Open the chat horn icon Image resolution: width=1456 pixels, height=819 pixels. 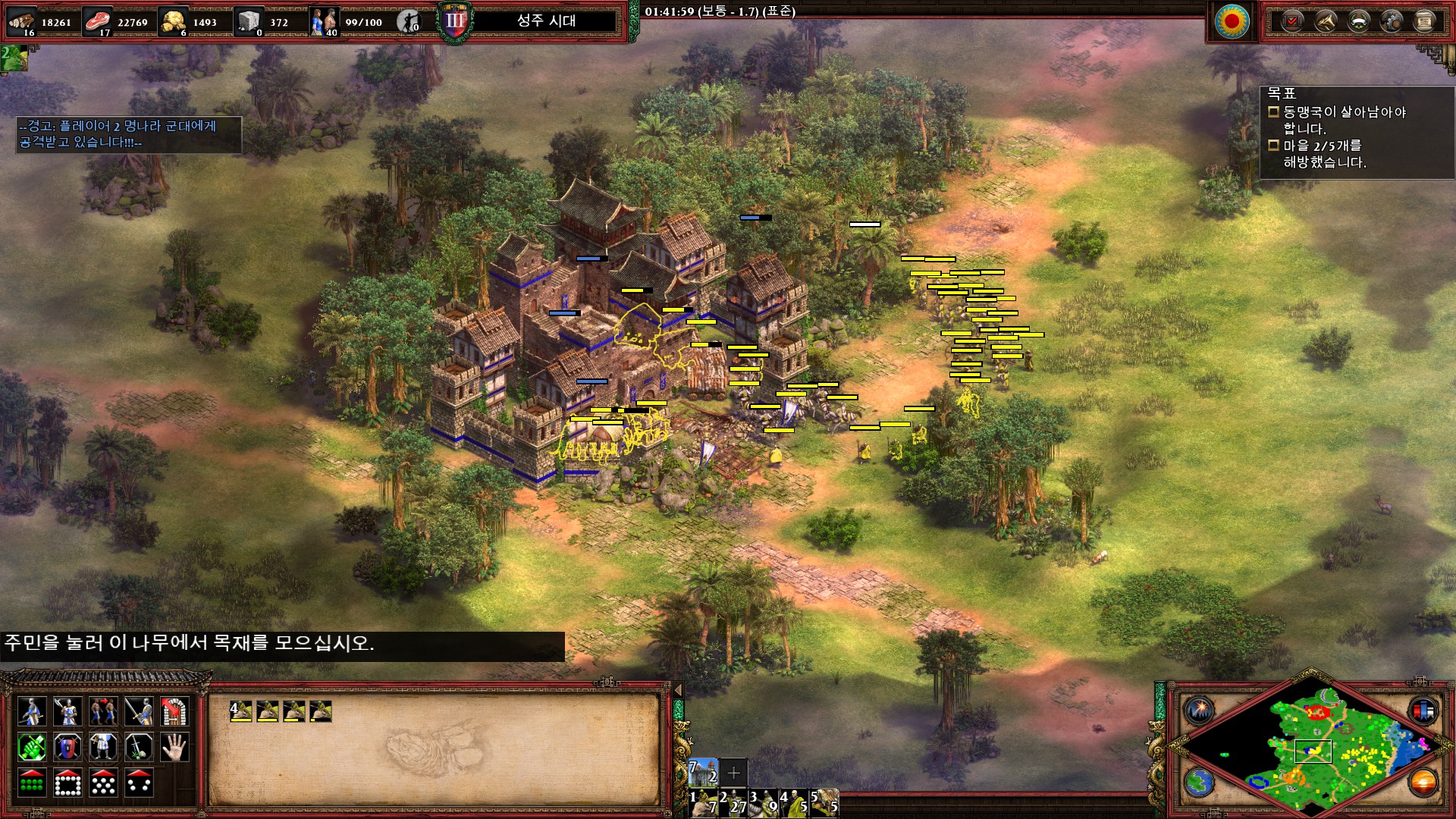[x=1325, y=21]
